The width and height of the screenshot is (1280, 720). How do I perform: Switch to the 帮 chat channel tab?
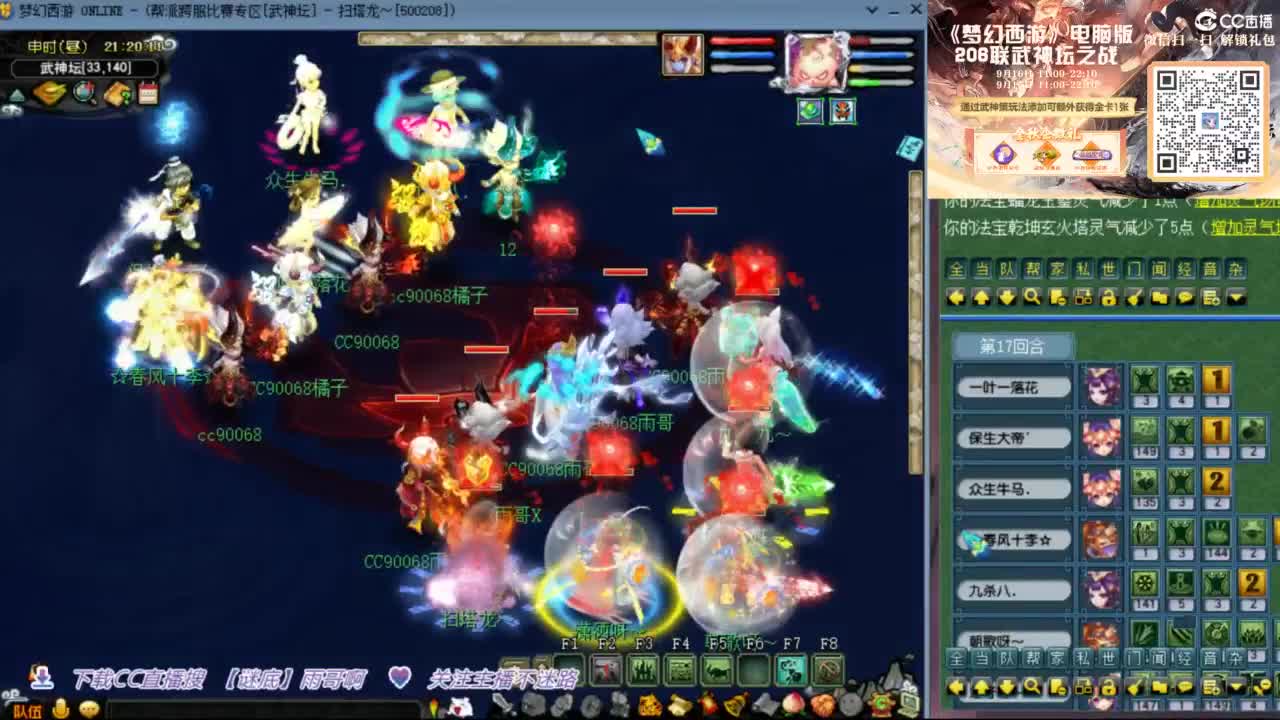(x=1032, y=270)
